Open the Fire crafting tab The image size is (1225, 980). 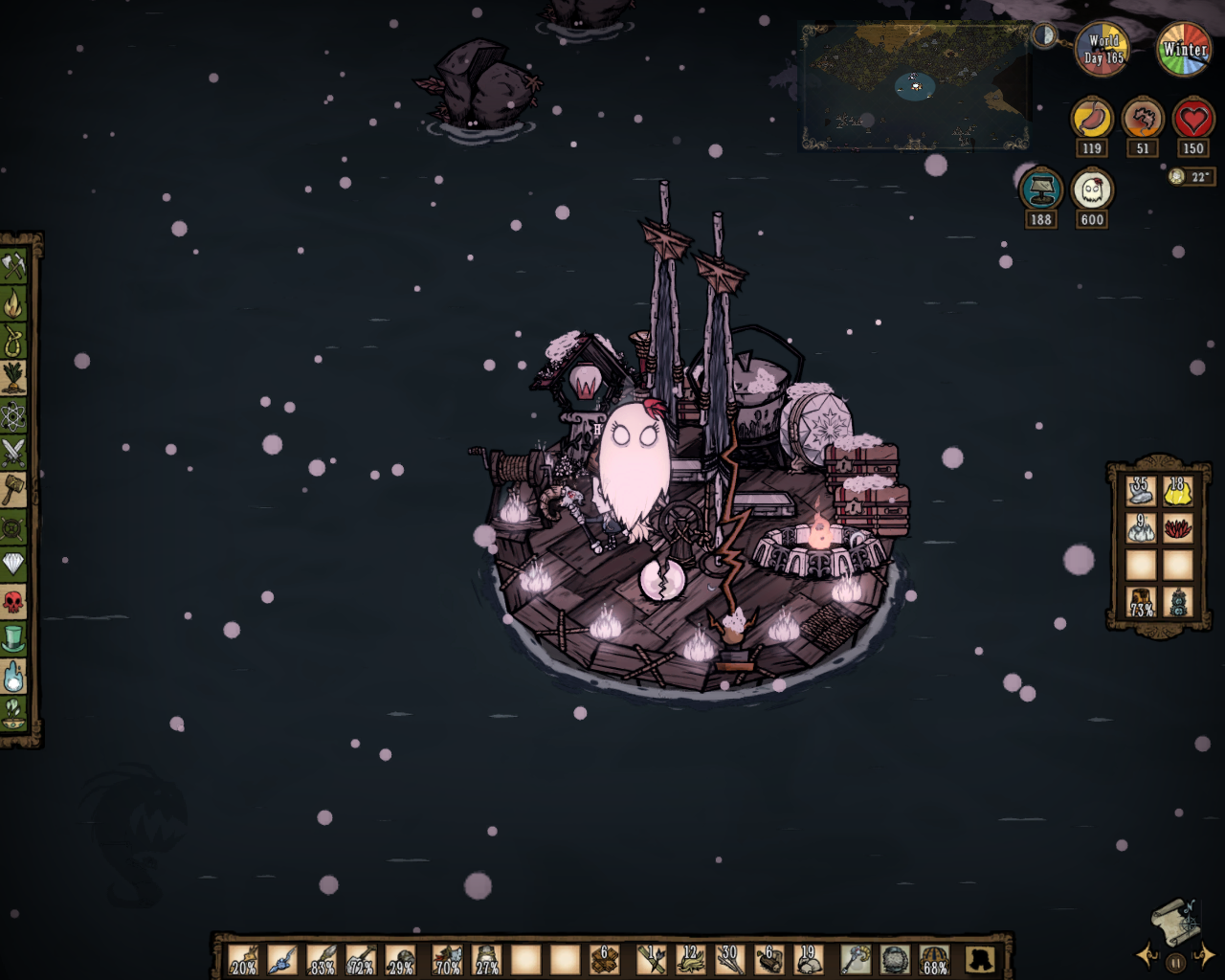click(13, 304)
